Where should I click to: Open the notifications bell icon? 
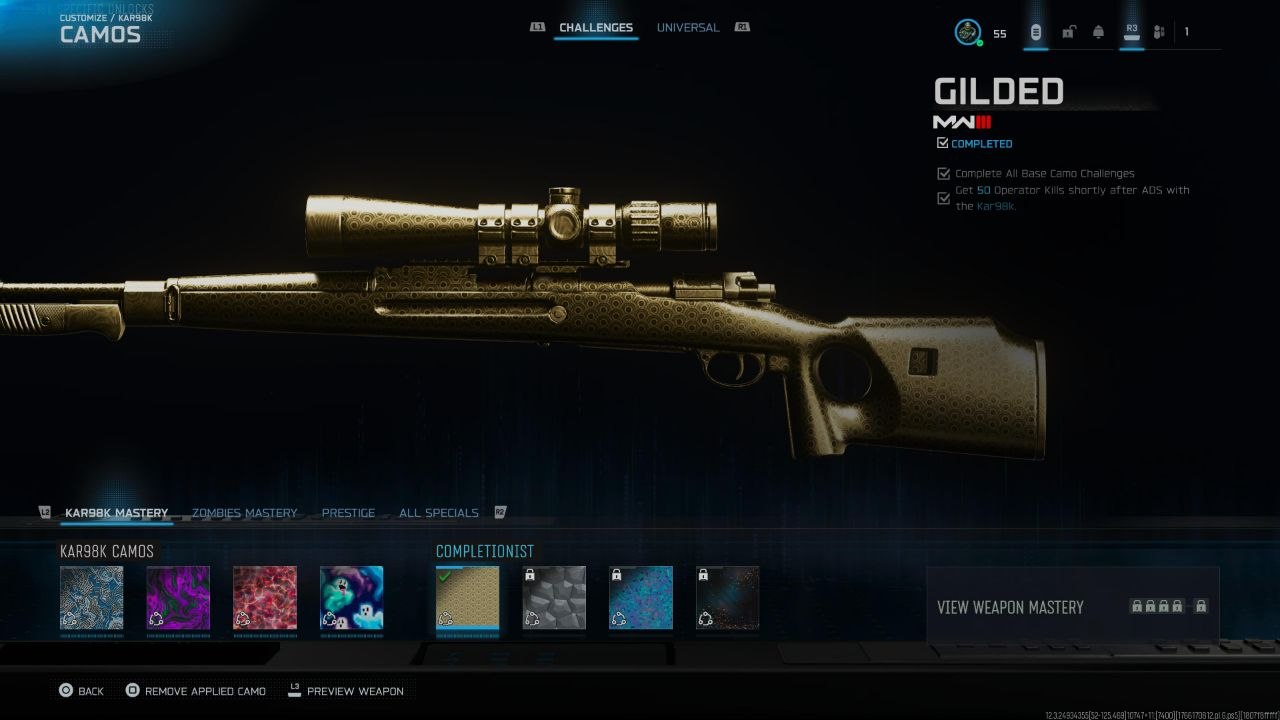pyautogui.click(x=1098, y=32)
